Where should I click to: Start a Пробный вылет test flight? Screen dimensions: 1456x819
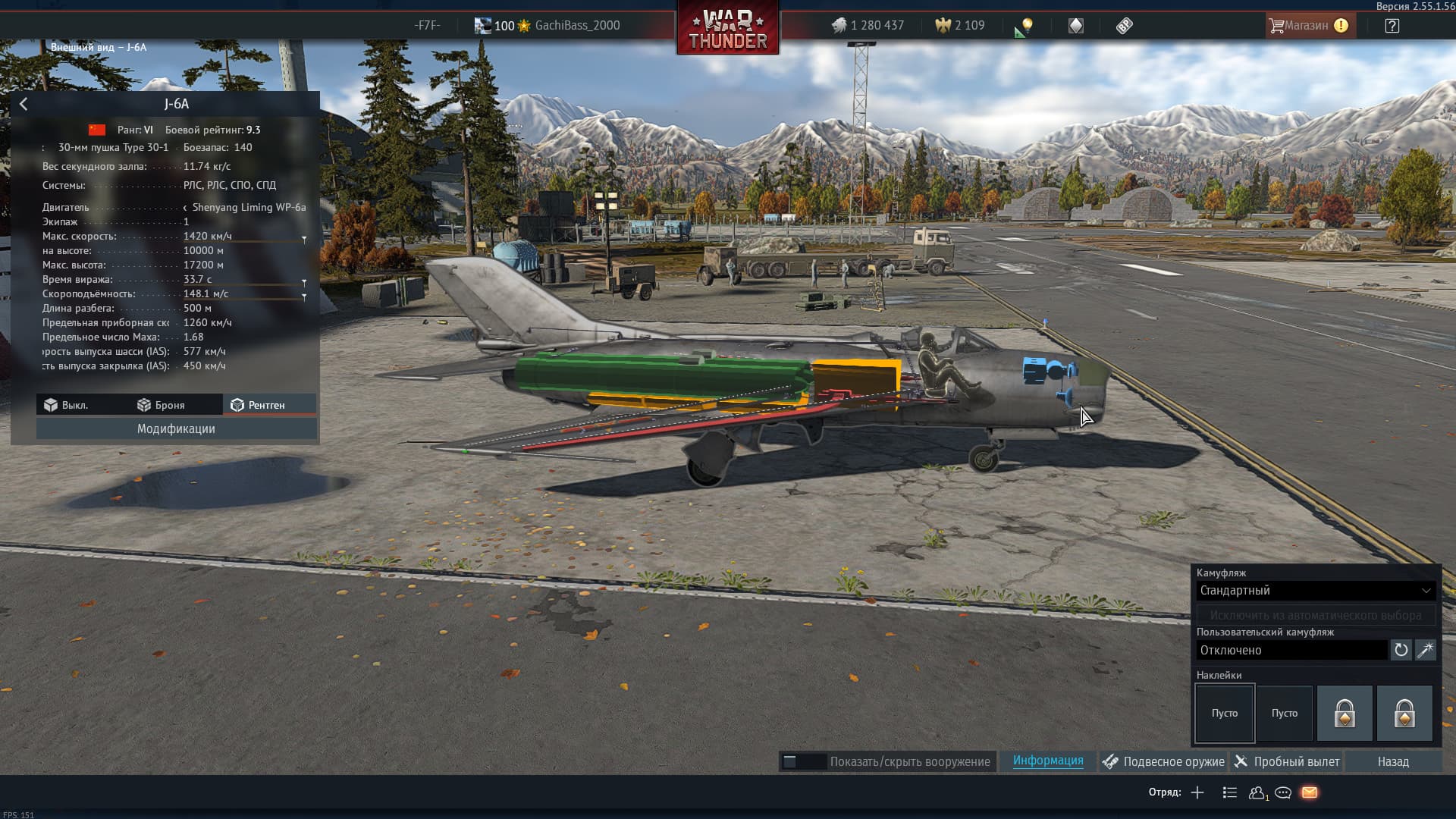click(1287, 762)
